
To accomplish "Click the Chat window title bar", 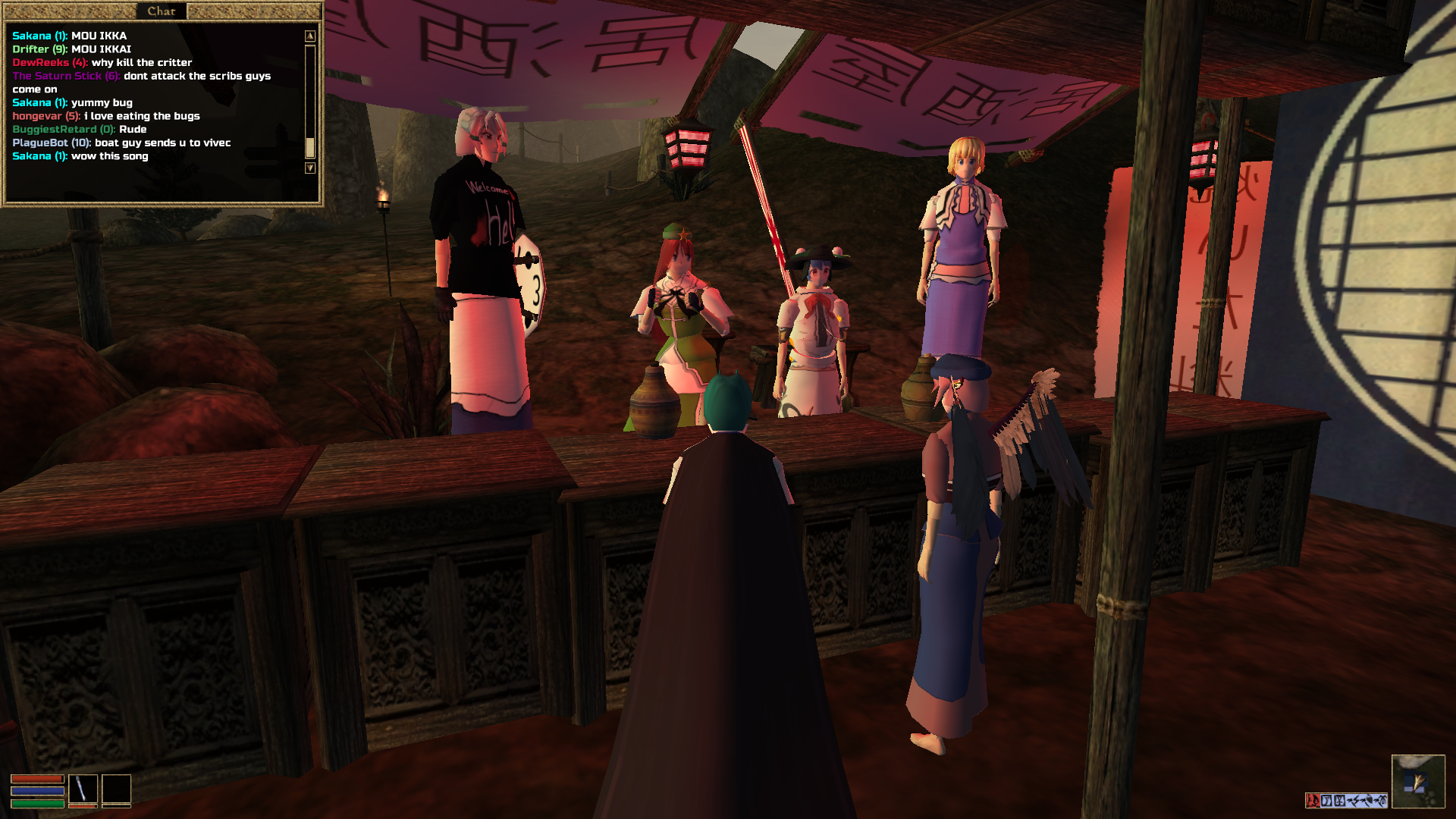I will [x=161, y=11].
